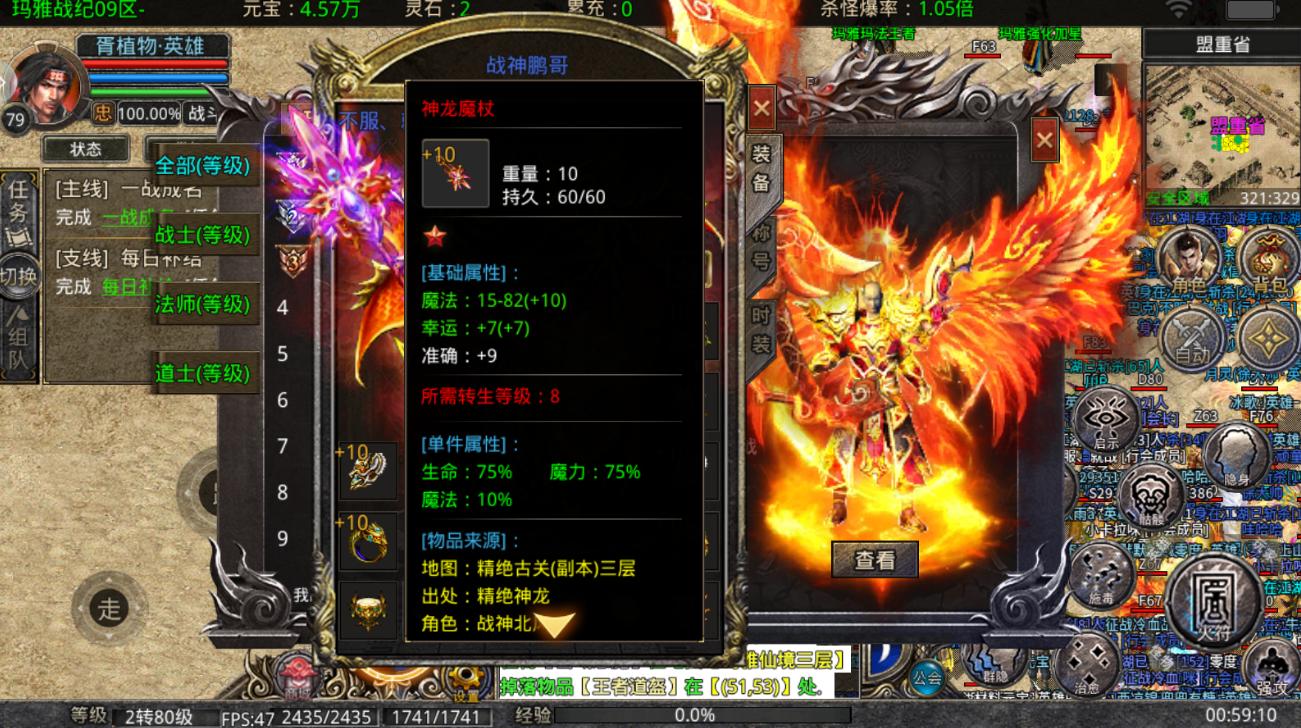This screenshot has height=728, width=1301.
Task: Click the 经验 experience progress bar
Action: point(700,714)
